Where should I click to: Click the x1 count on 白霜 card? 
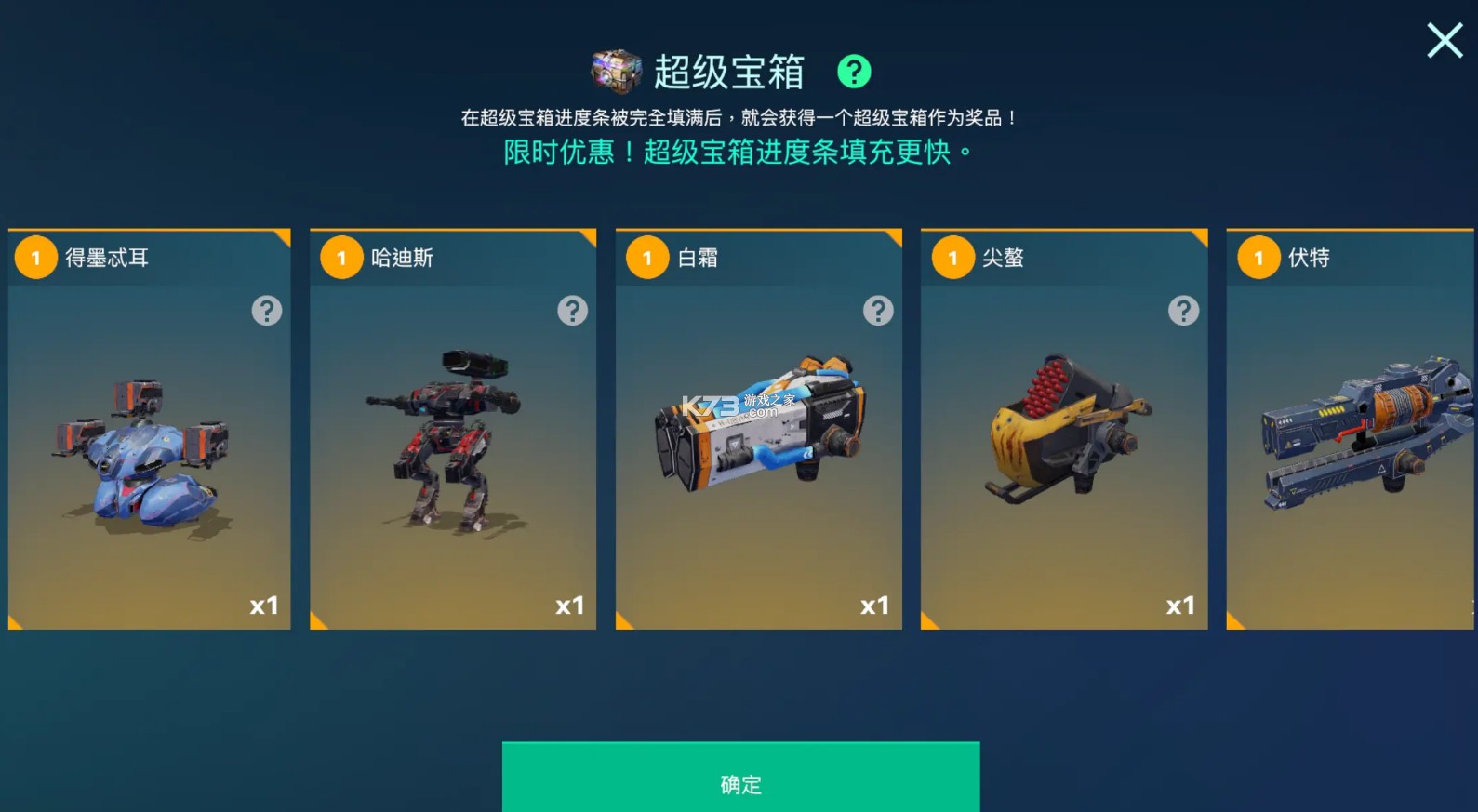pyautogui.click(x=872, y=606)
